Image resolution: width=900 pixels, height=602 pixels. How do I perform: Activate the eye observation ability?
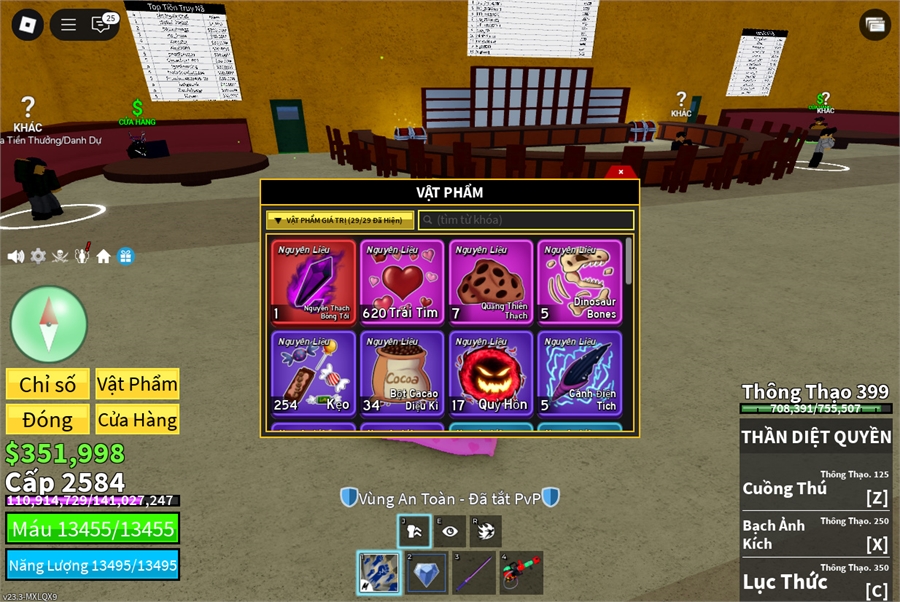(x=449, y=531)
